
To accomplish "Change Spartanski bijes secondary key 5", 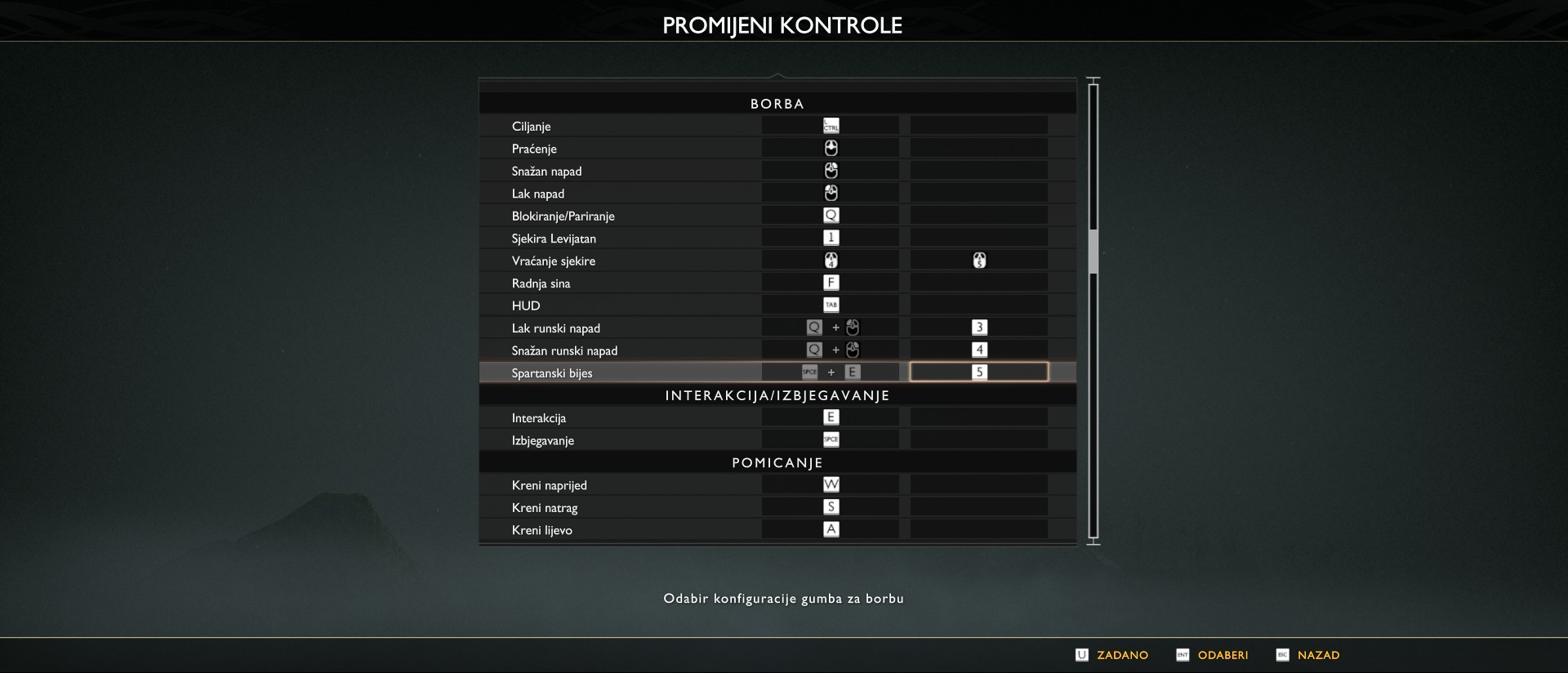I will [978, 372].
